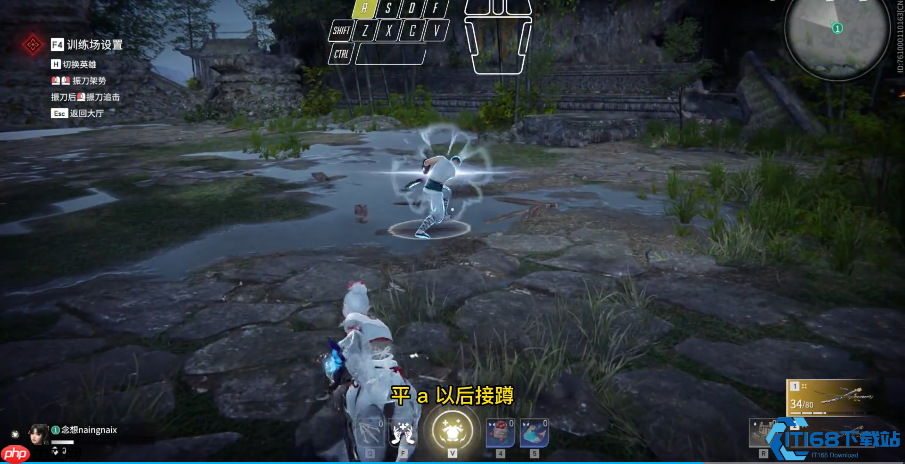The image size is (905, 464).
Task: Click the red diamond training ground icon
Action: click(x=33, y=44)
